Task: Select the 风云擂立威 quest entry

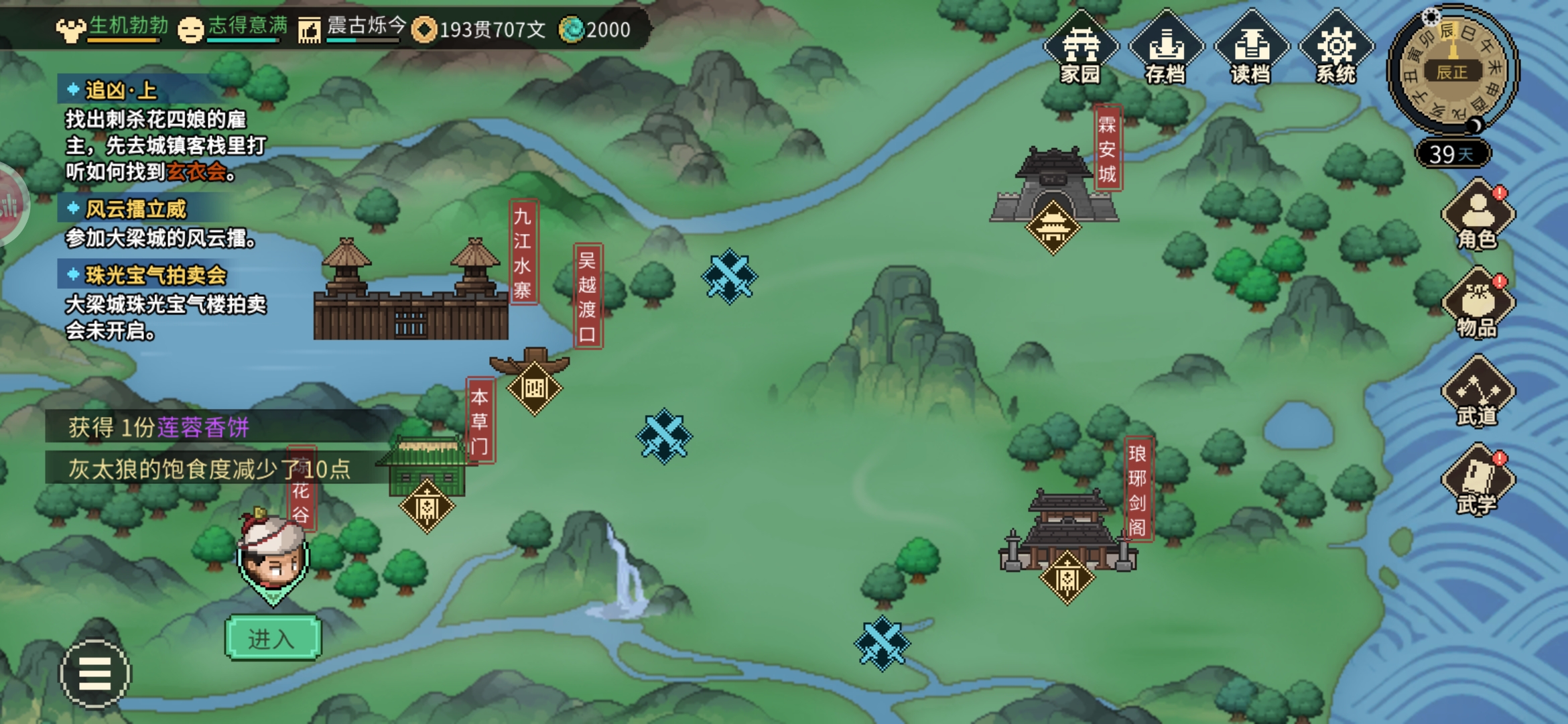Action: click(135, 209)
